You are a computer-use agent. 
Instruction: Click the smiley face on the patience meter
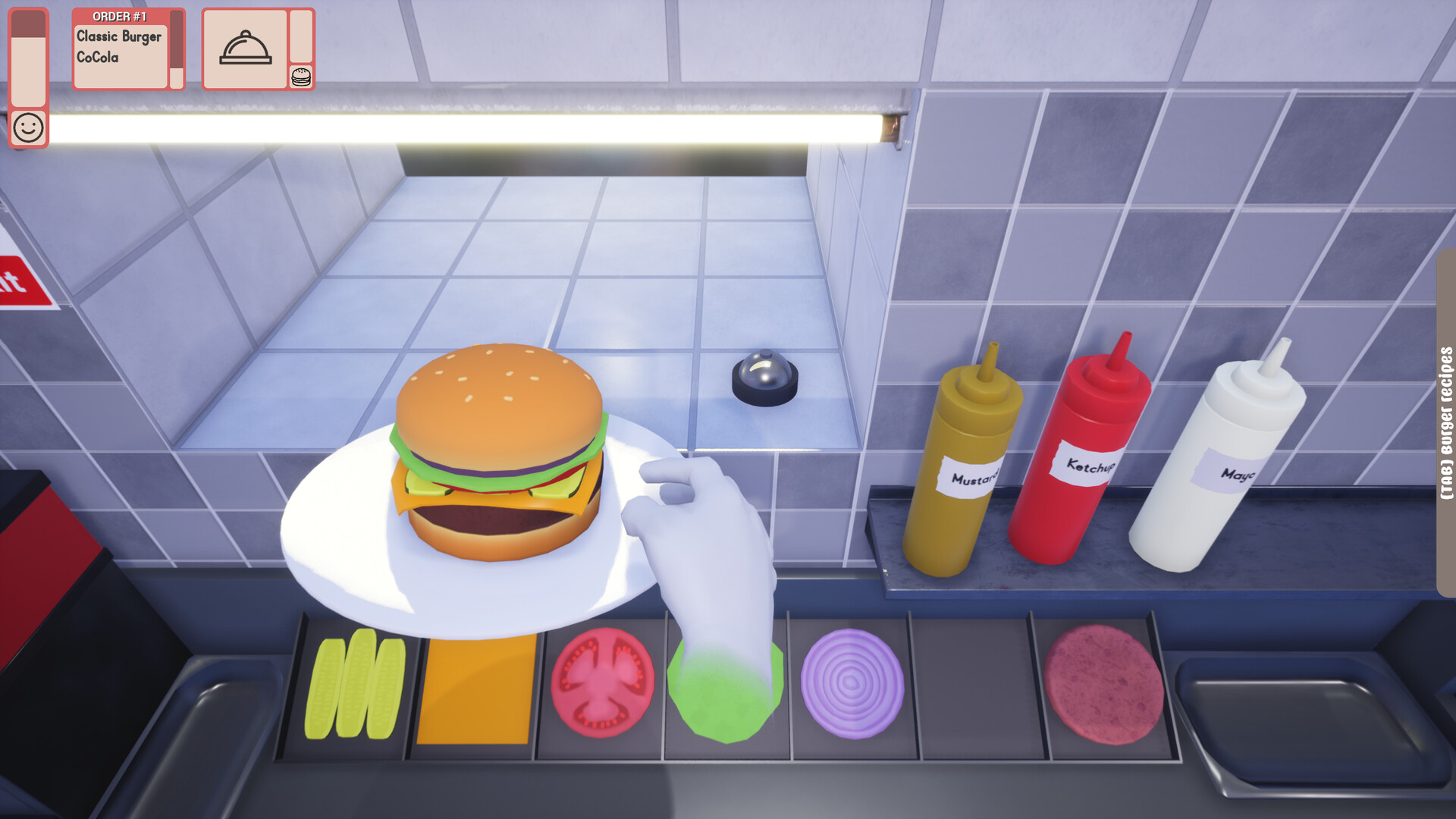28,126
